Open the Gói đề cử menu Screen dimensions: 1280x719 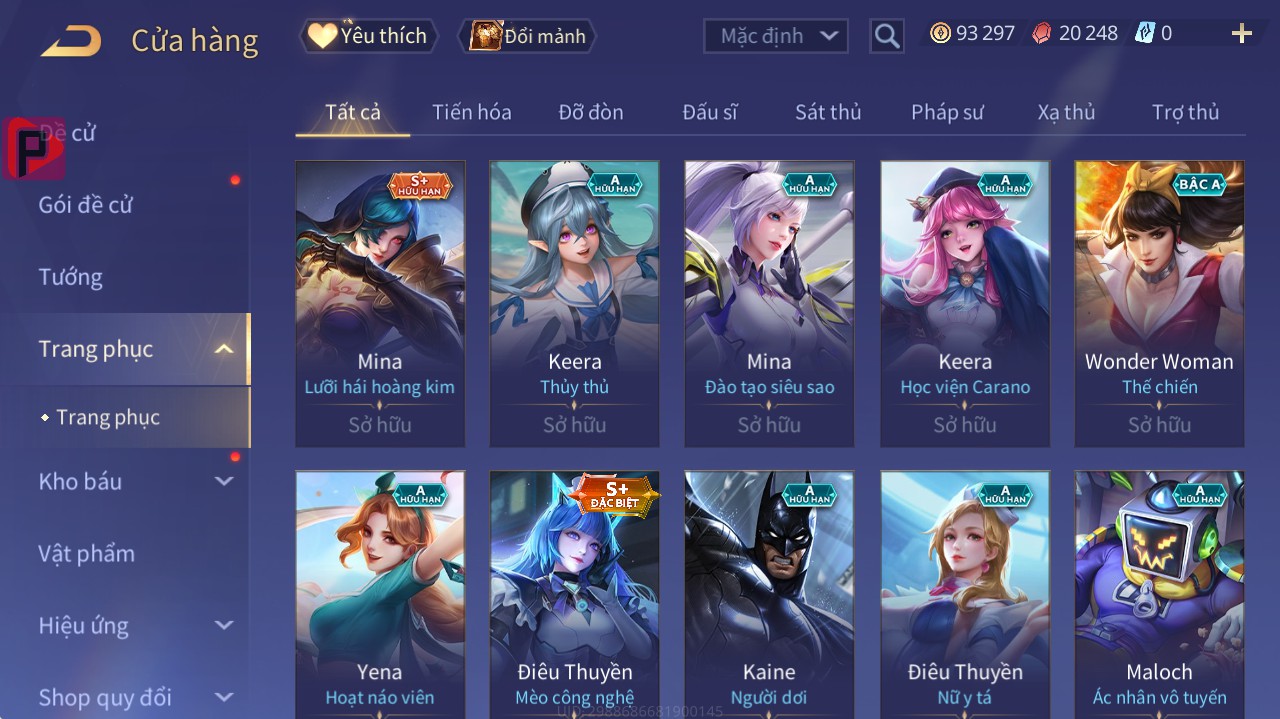[86, 205]
